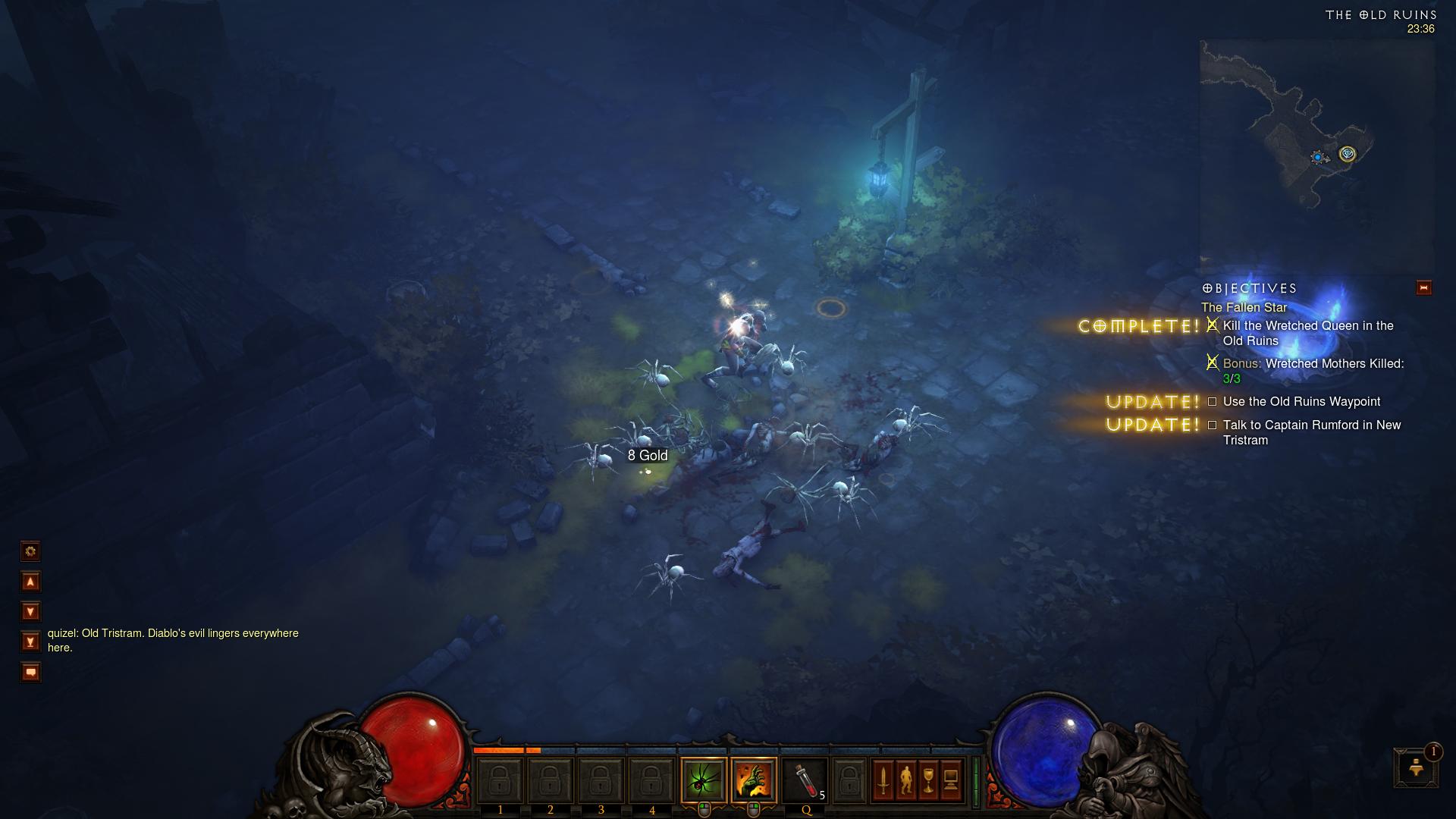
Task: Open the computer monitor game menu
Action: click(951, 780)
